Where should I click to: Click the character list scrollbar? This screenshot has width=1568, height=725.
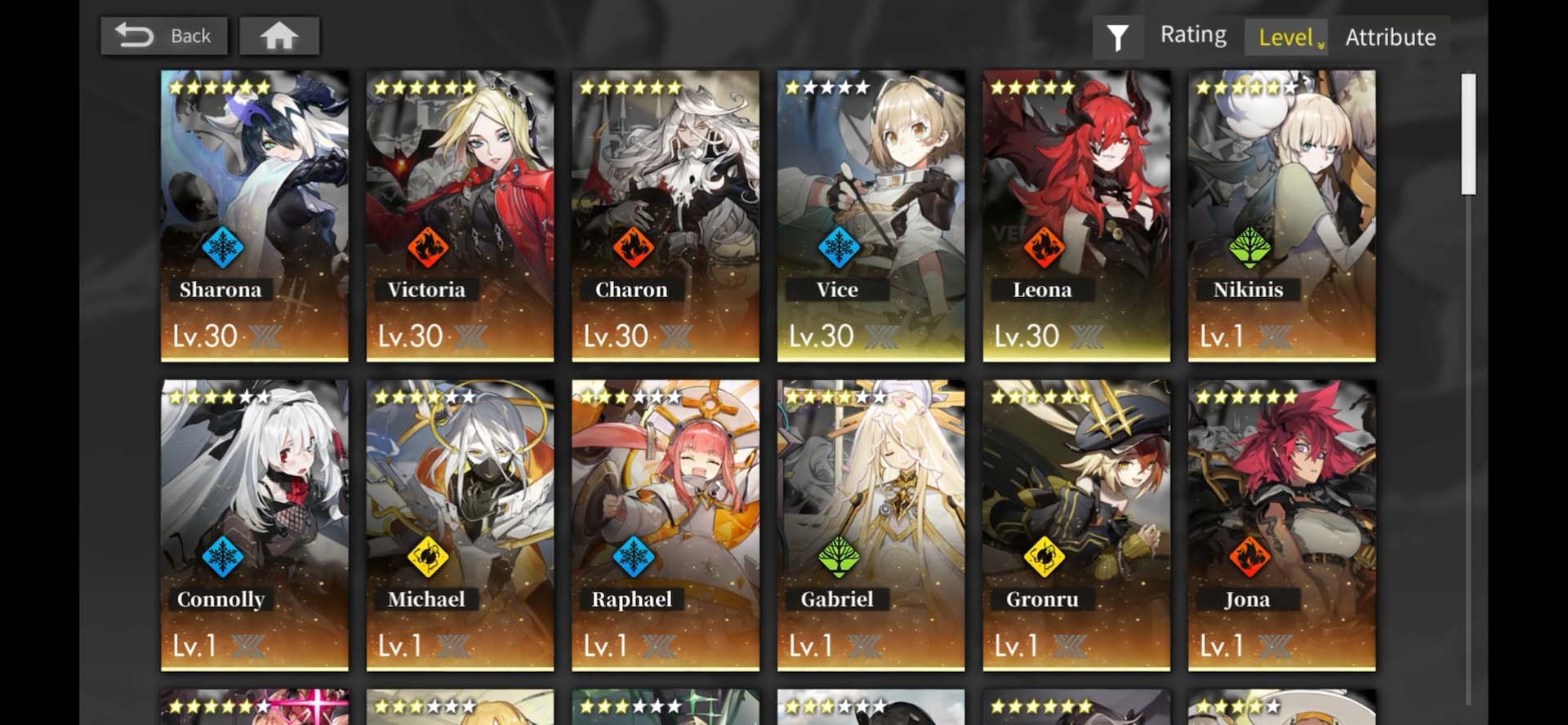click(x=1468, y=135)
